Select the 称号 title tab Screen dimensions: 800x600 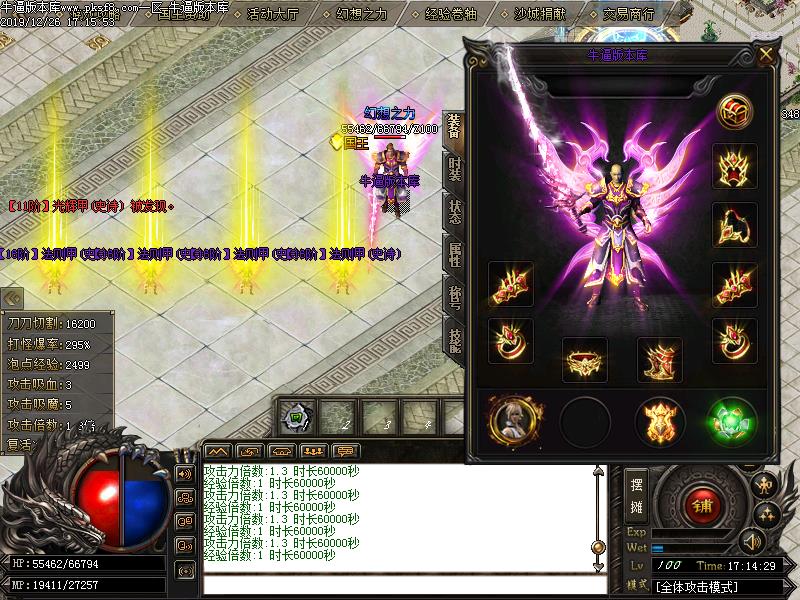click(454, 296)
